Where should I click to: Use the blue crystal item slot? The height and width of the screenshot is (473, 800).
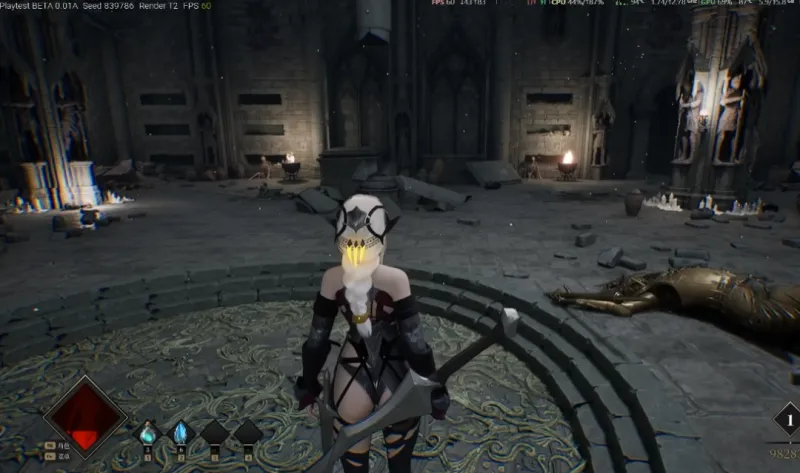point(181,433)
